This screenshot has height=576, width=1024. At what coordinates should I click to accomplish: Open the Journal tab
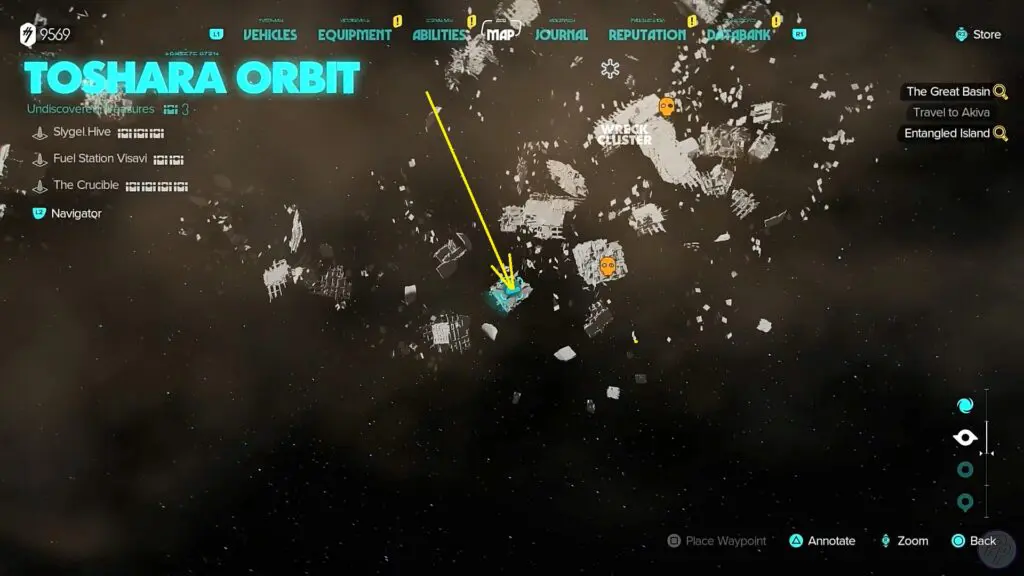pyautogui.click(x=561, y=35)
